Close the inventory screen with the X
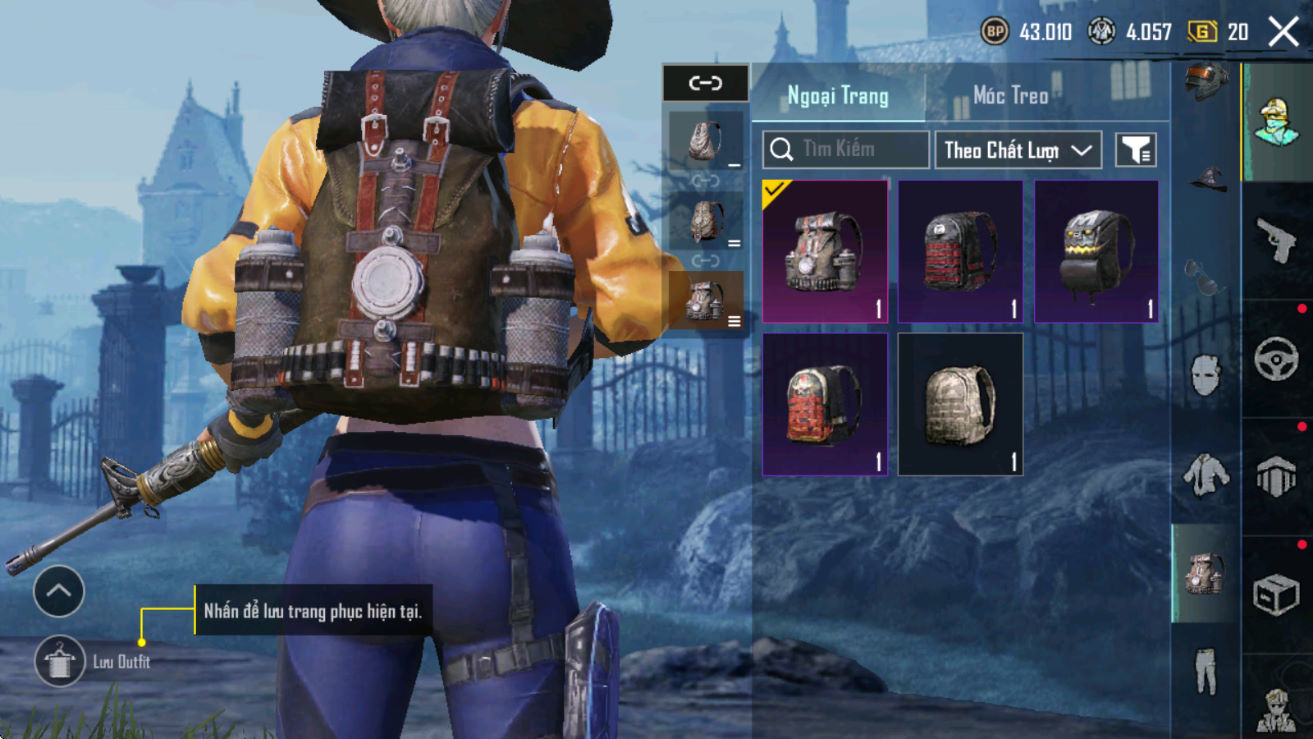 pos(1283,32)
